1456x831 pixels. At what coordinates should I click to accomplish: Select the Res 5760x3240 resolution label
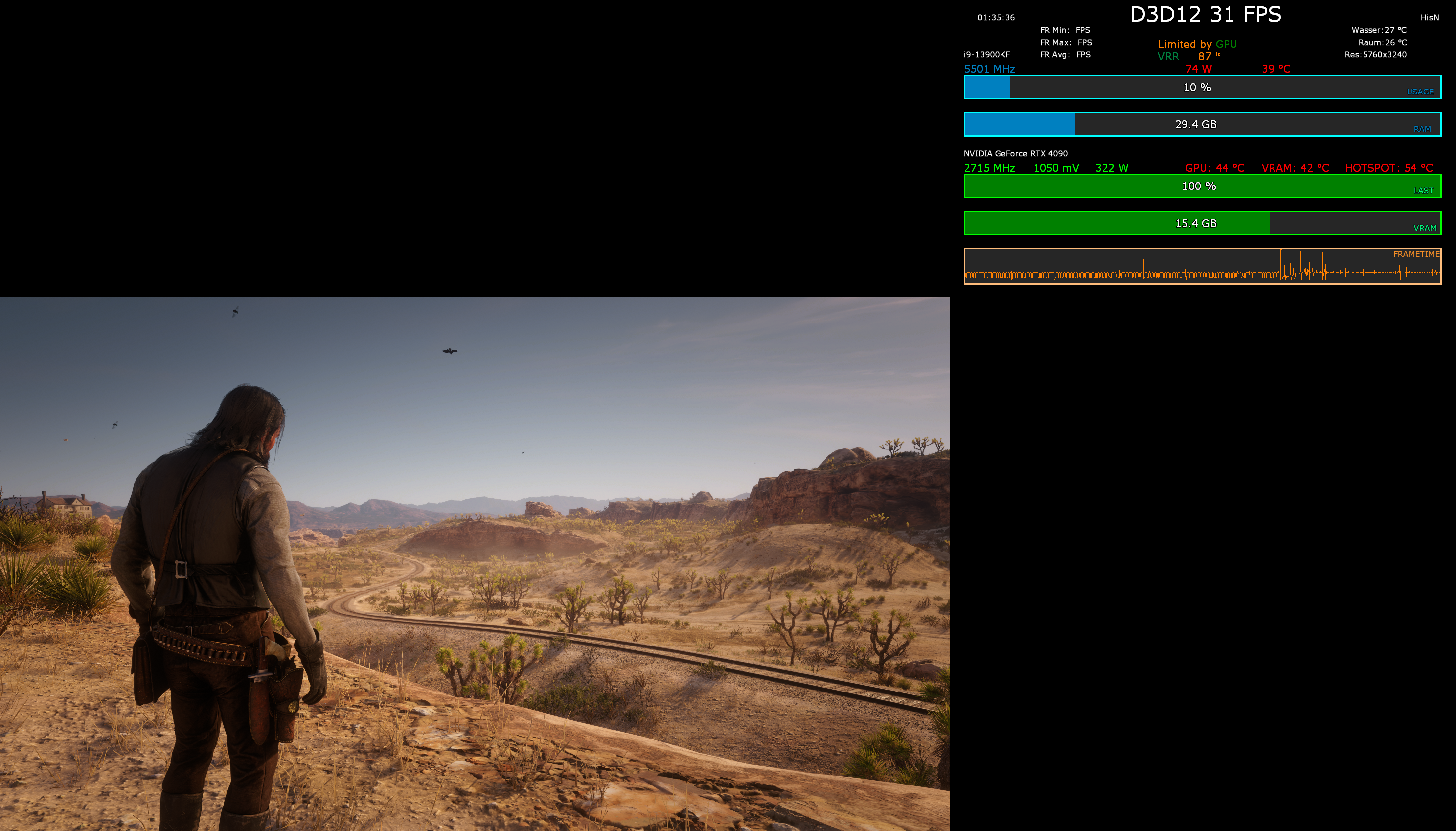pos(1375,55)
